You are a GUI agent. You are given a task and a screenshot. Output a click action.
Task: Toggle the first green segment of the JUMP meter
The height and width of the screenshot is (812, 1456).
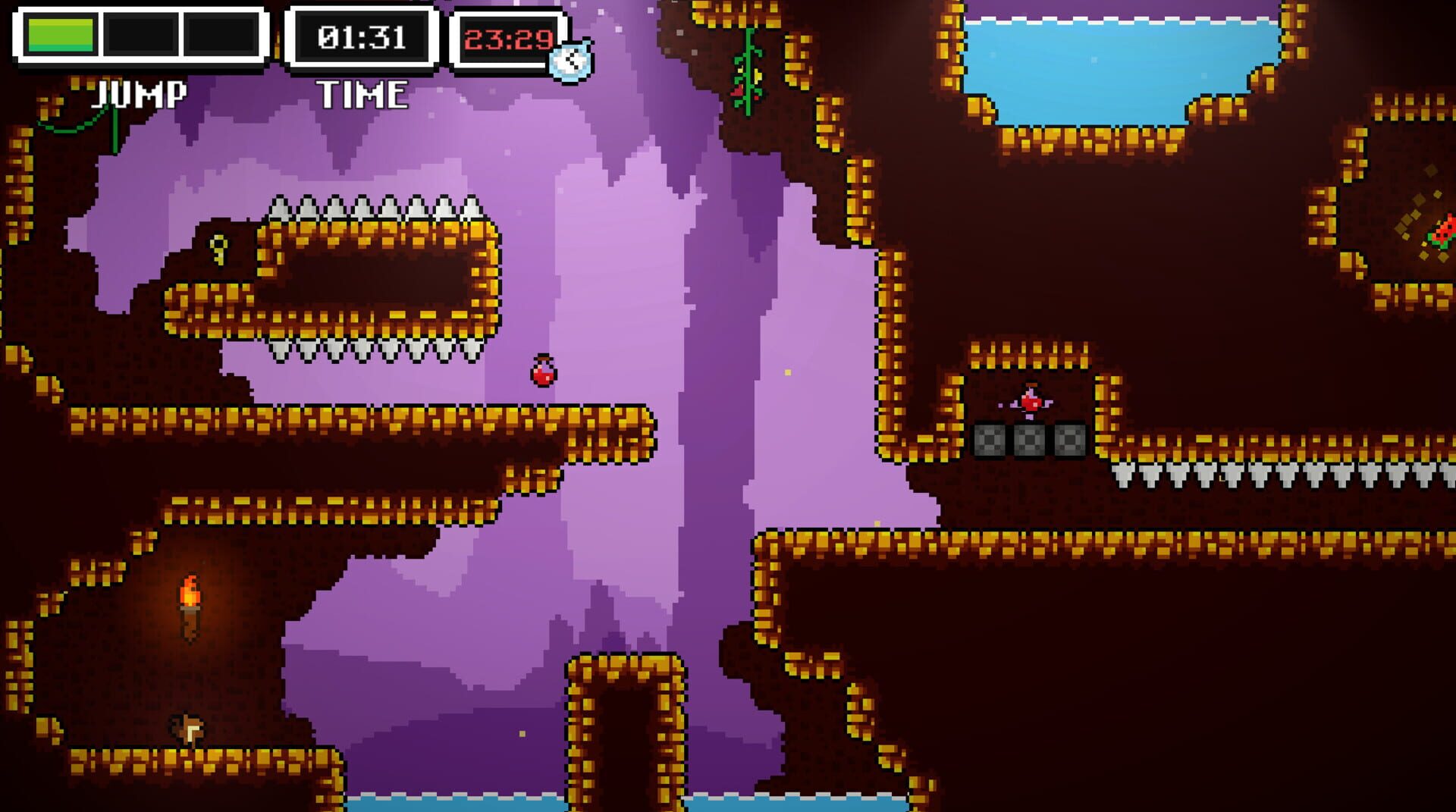pyautogui.click(x=61, y=32)
